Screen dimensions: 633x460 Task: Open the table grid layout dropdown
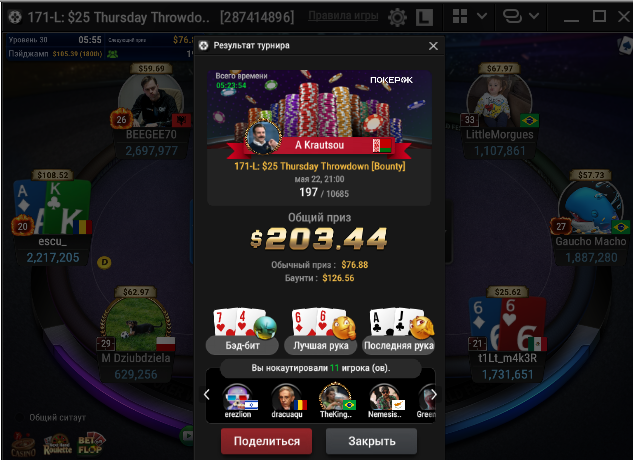point(469,17)
